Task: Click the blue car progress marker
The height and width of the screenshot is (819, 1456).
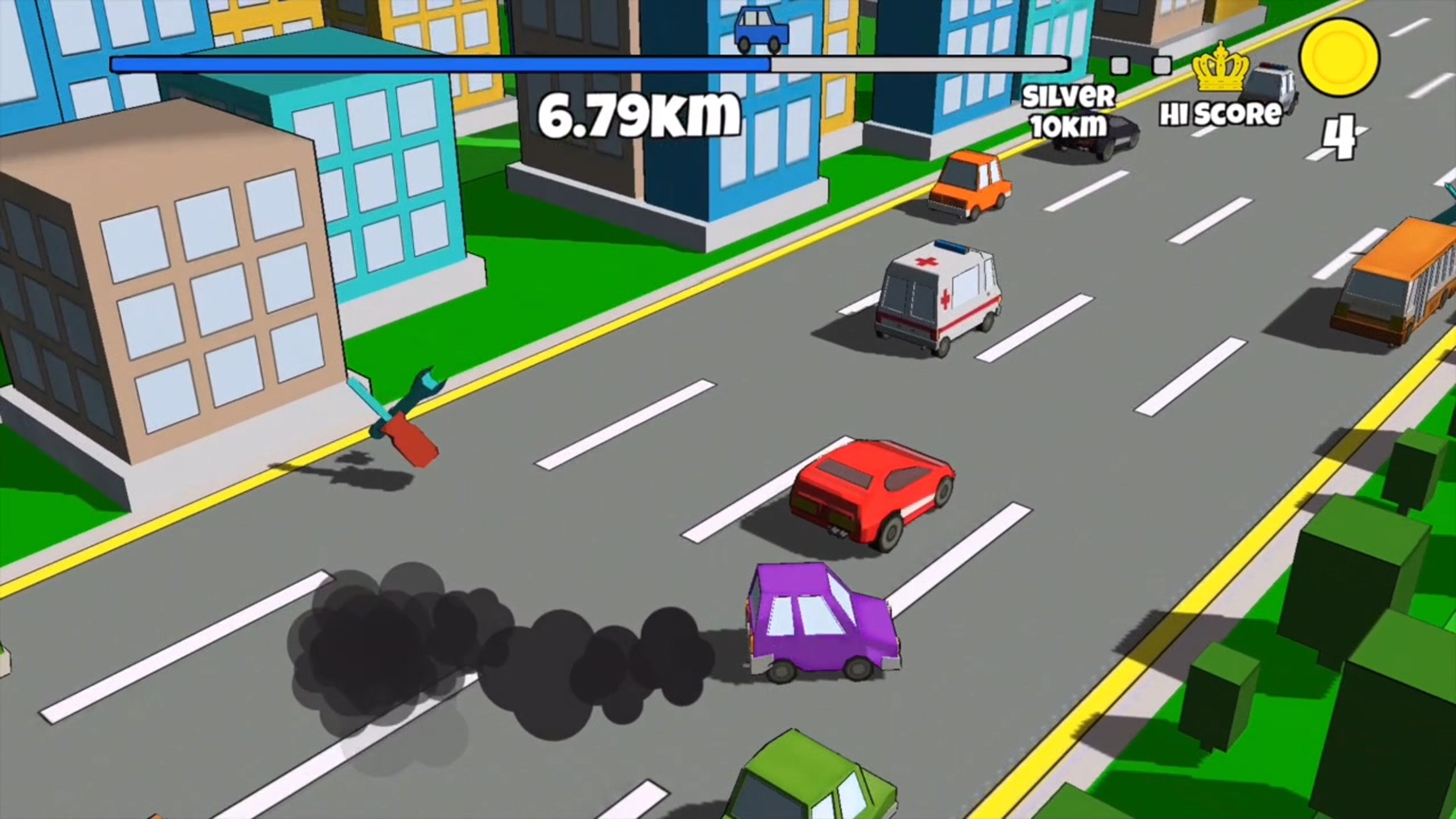Action: coord(762,30)
